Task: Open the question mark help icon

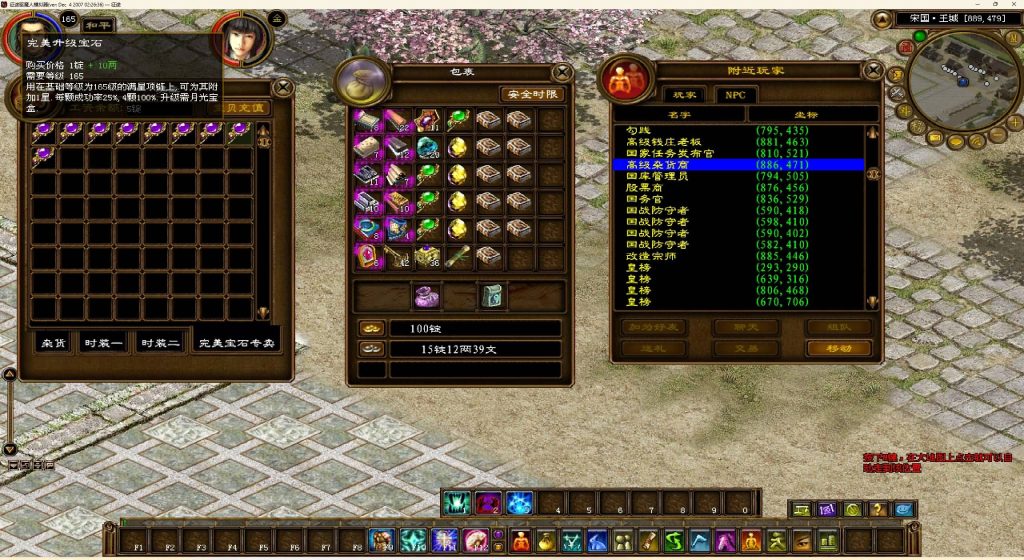Action: [x=879, y=509]
